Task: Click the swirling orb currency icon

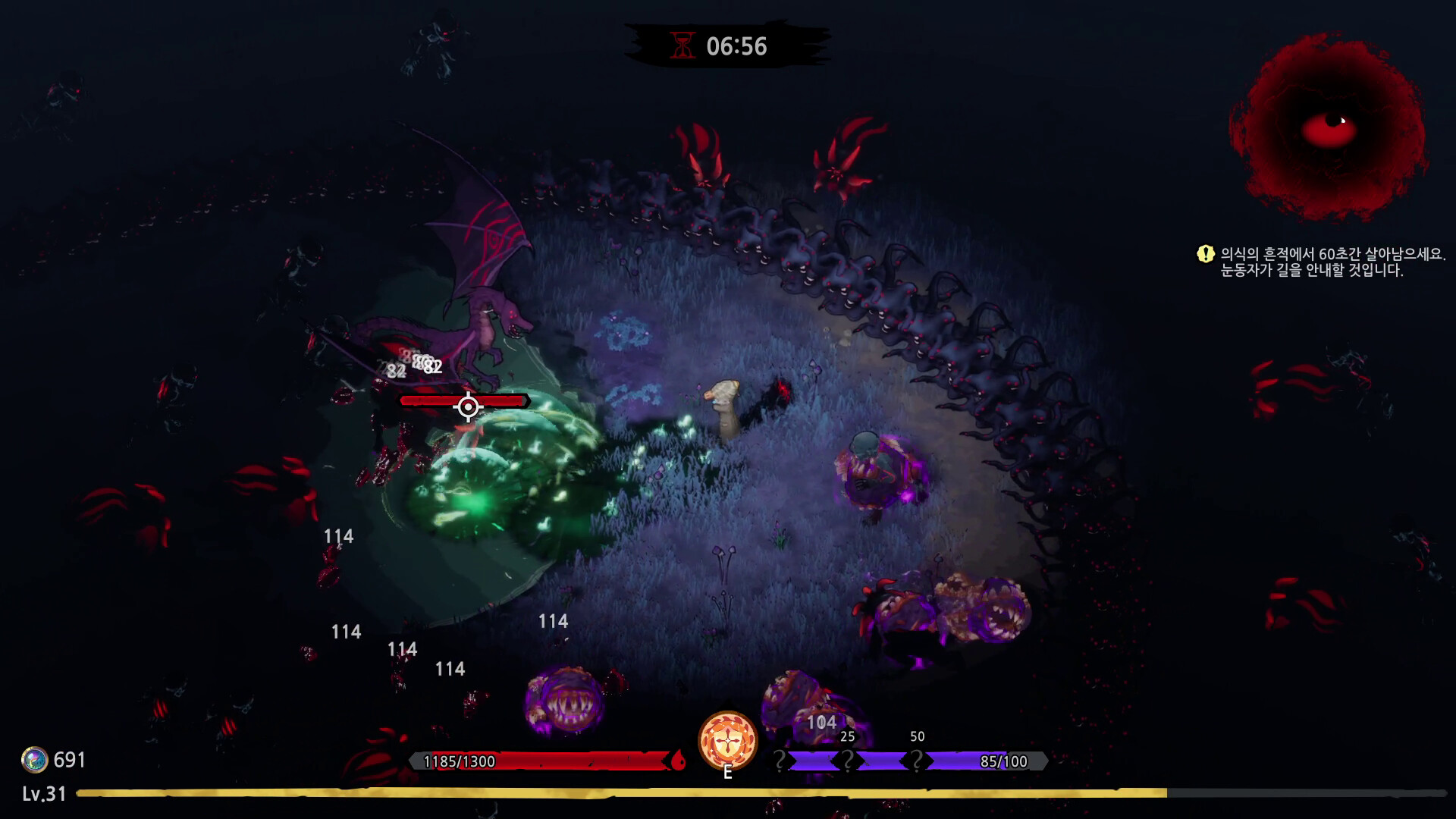Action: pos(34,759)
